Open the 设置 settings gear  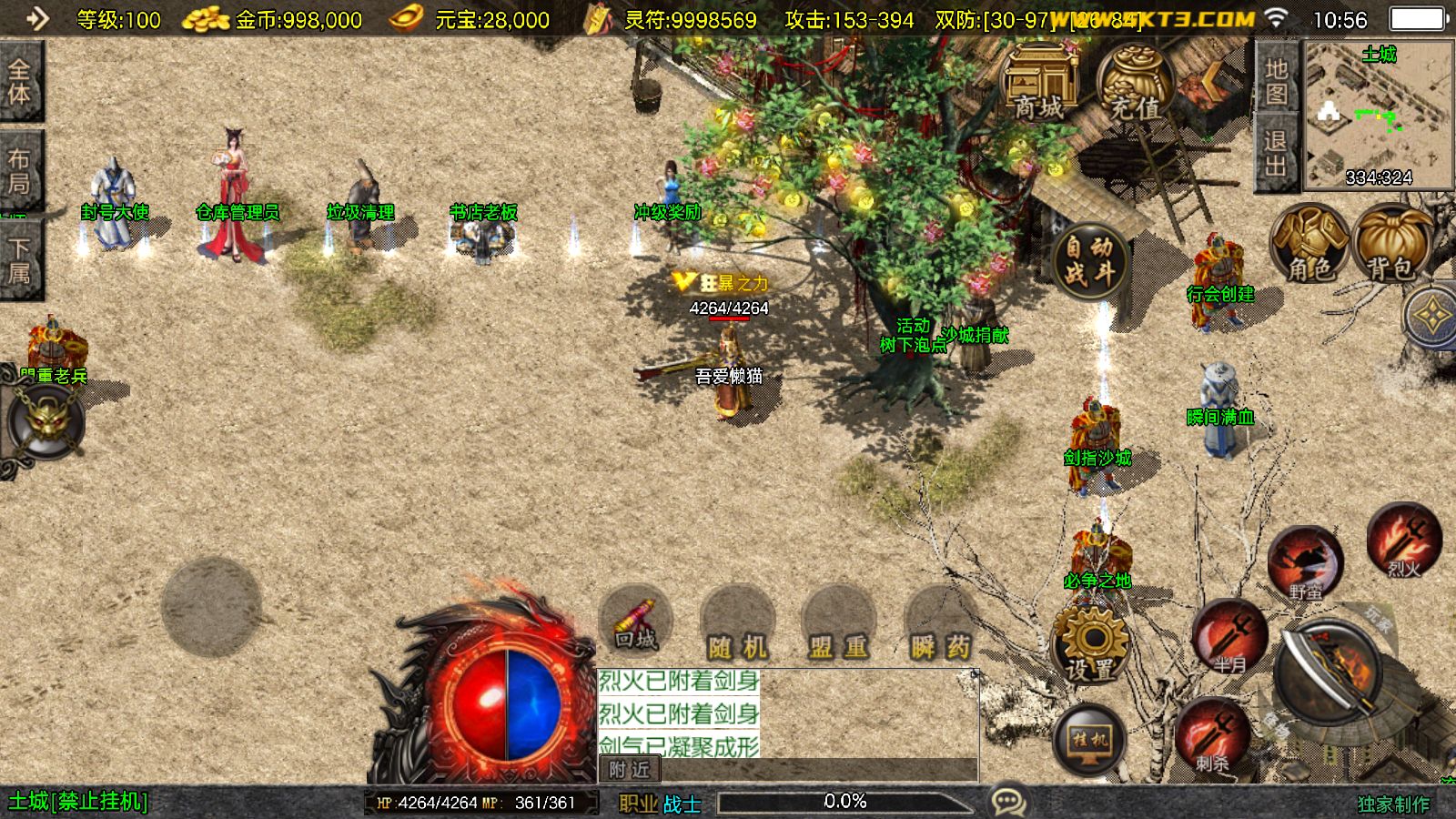click(x=1089, y=644)
